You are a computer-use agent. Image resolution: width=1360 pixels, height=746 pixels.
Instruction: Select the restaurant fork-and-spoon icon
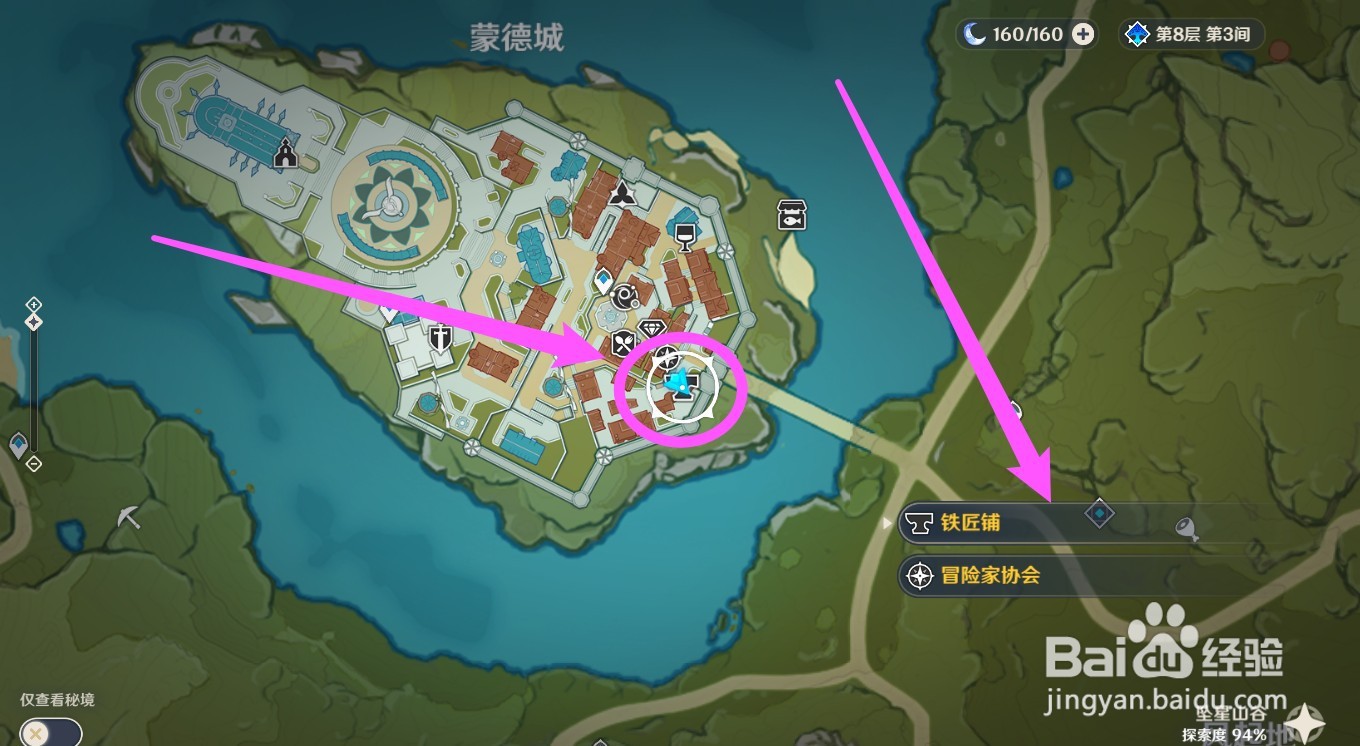[624, 341]
